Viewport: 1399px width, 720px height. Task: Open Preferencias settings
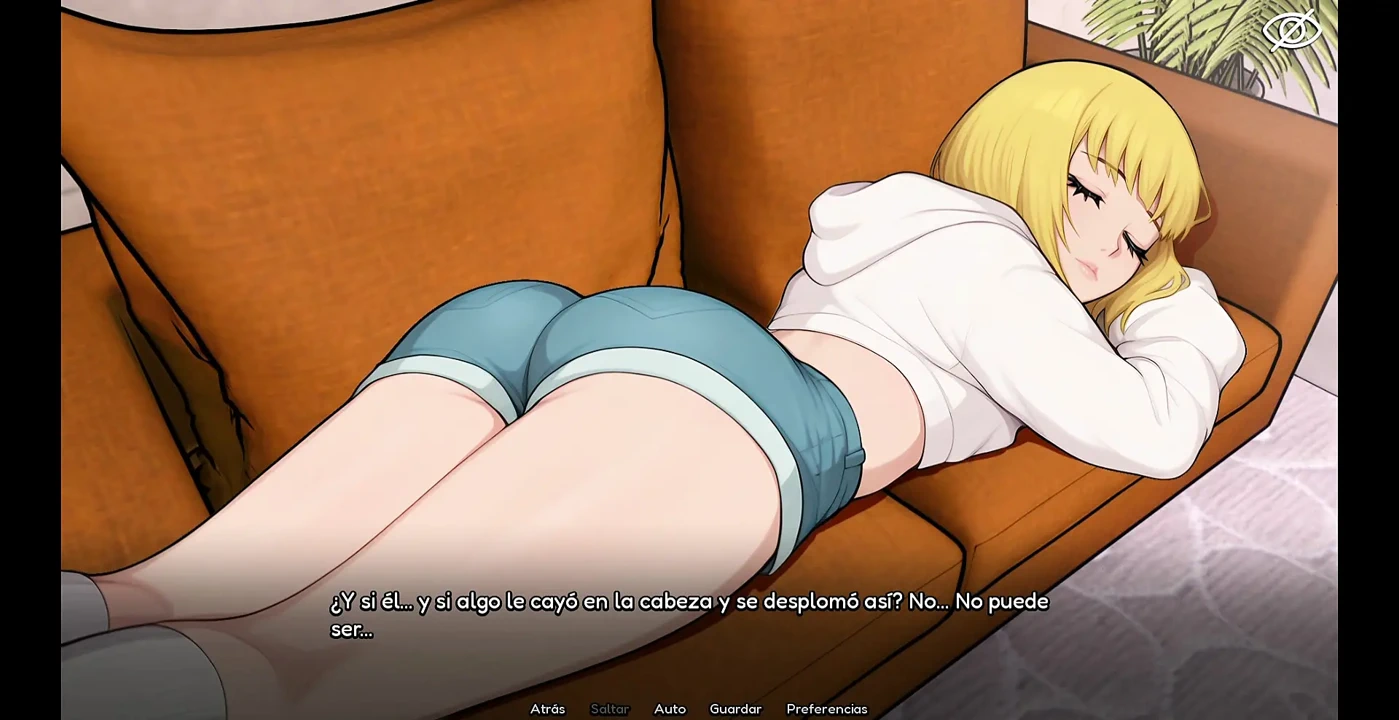826,709
